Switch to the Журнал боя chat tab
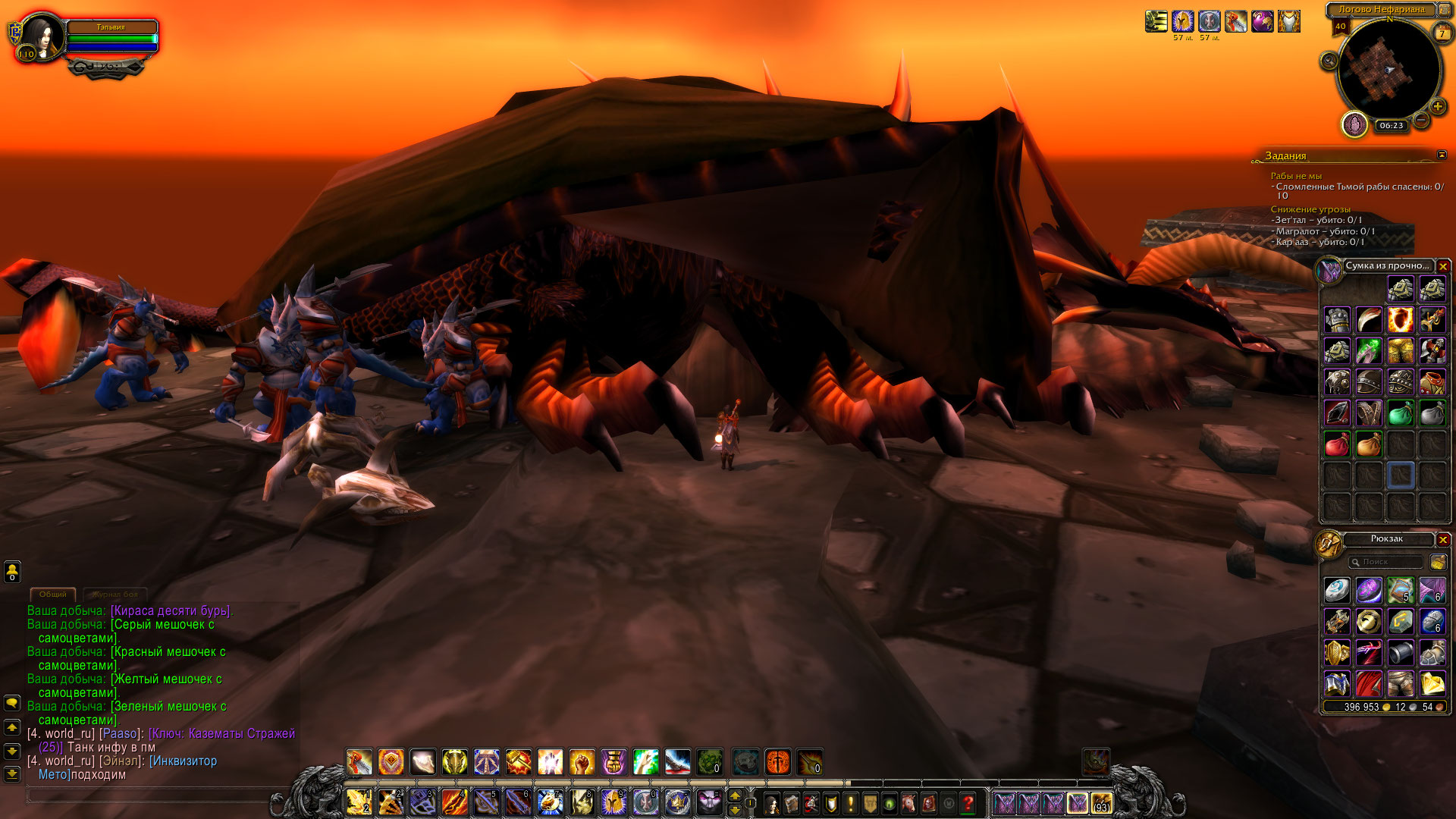 (115, 595)
